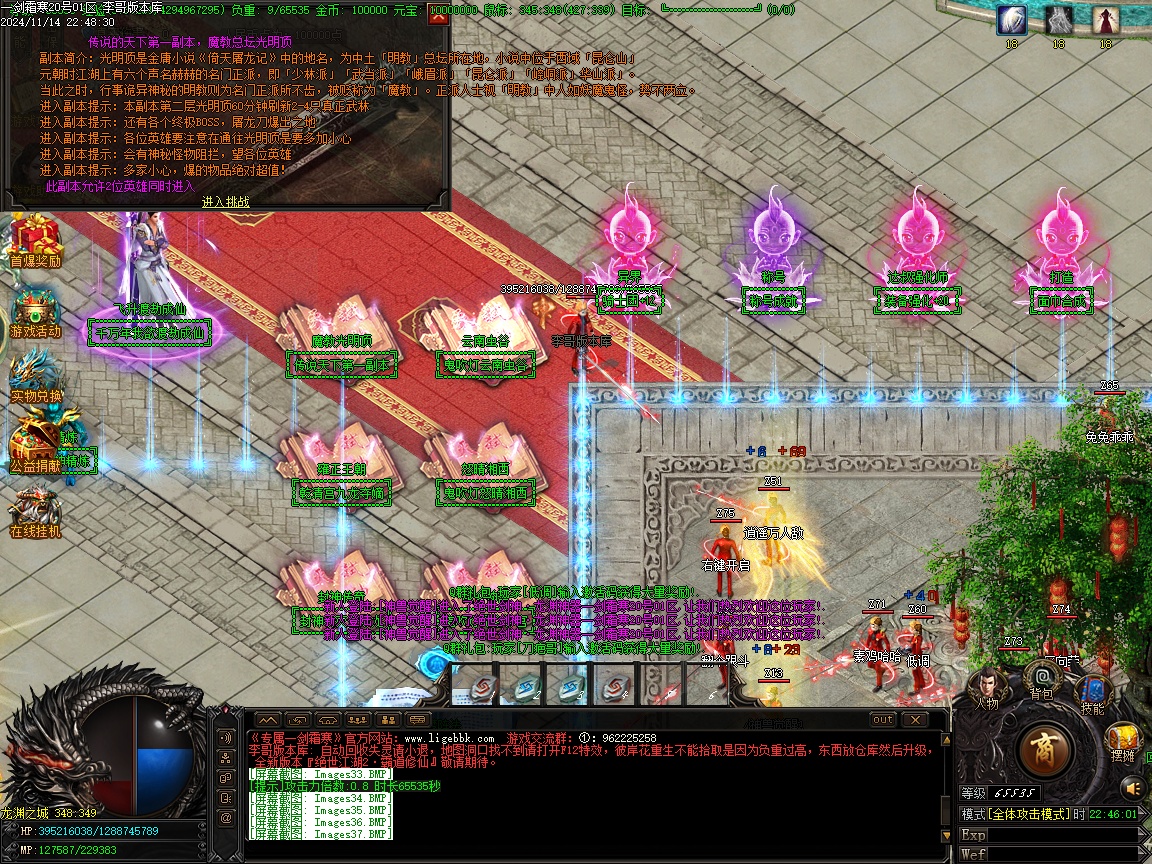Start 在线挂机 auto-play mode
The height and width of the screenshot is (864, 1152).
click(x=35, y=510)
